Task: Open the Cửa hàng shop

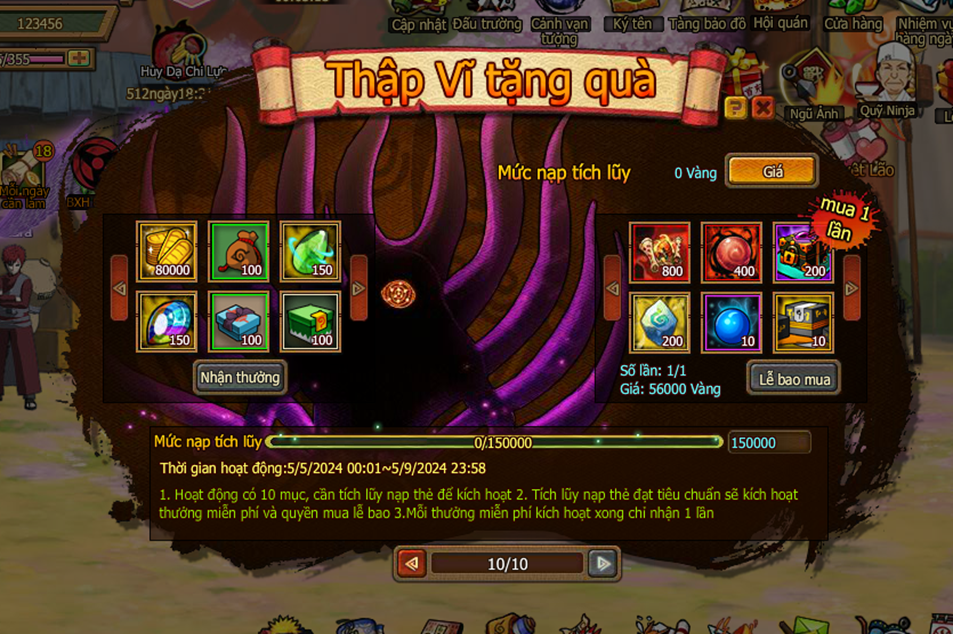Action: click(853, 22)
